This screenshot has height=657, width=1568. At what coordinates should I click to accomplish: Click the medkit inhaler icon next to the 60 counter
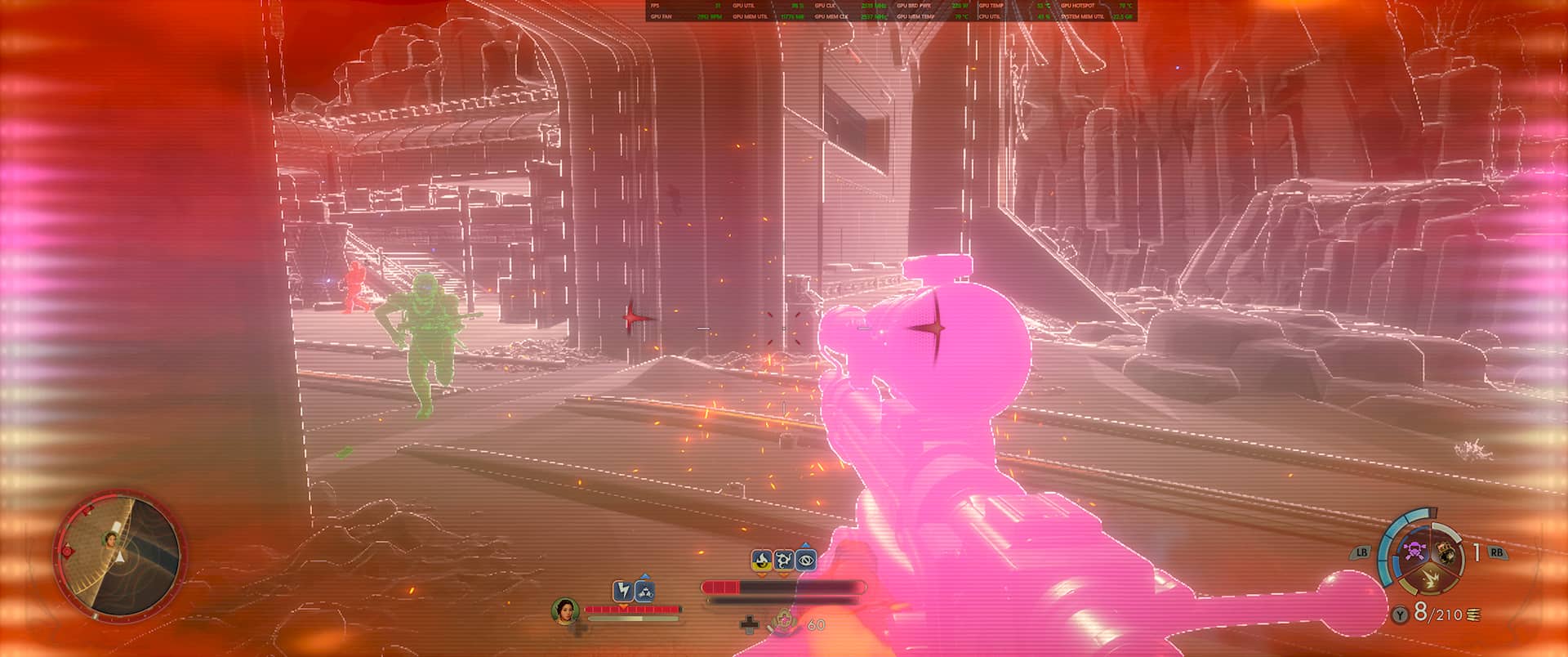[x=783, y=623]
